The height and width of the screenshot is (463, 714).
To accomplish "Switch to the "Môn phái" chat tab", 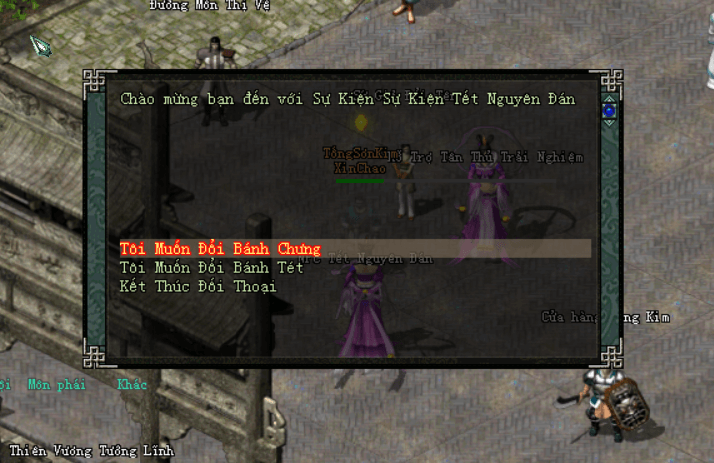I will click(56, 385).
